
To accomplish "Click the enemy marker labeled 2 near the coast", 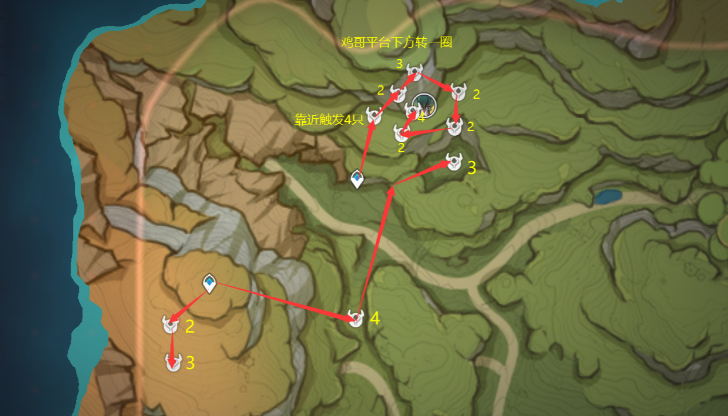I will 171,325.
